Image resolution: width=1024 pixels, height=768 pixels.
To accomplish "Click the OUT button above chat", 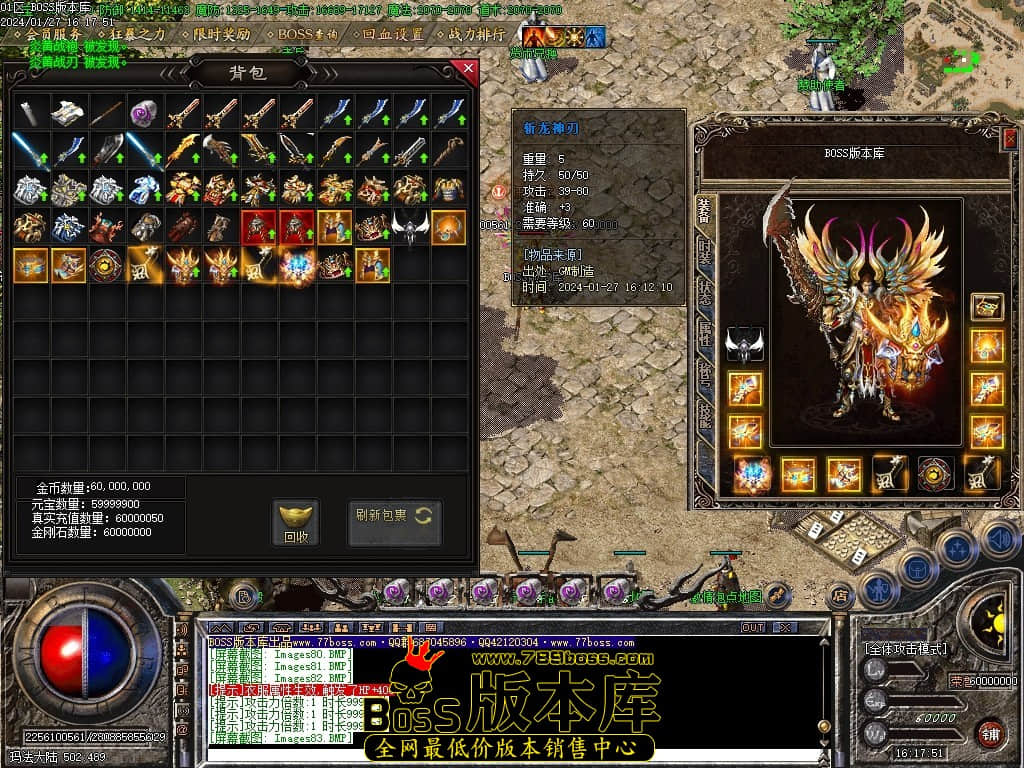I will tap(753, 627).
